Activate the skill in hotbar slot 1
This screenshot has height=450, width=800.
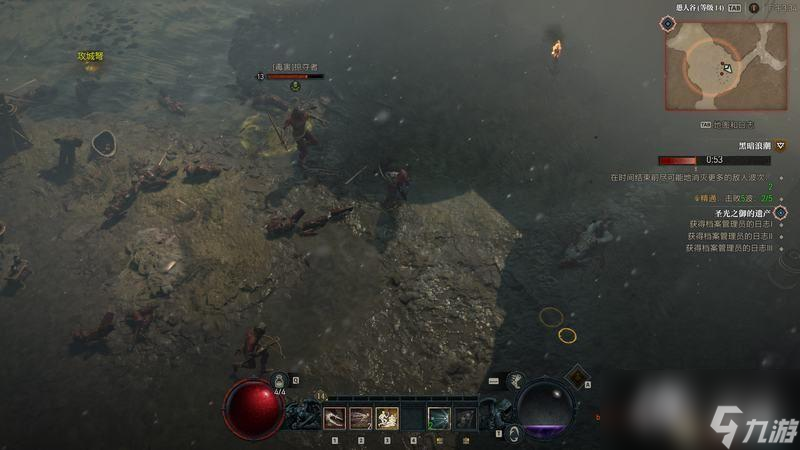[x=334, y=418]
